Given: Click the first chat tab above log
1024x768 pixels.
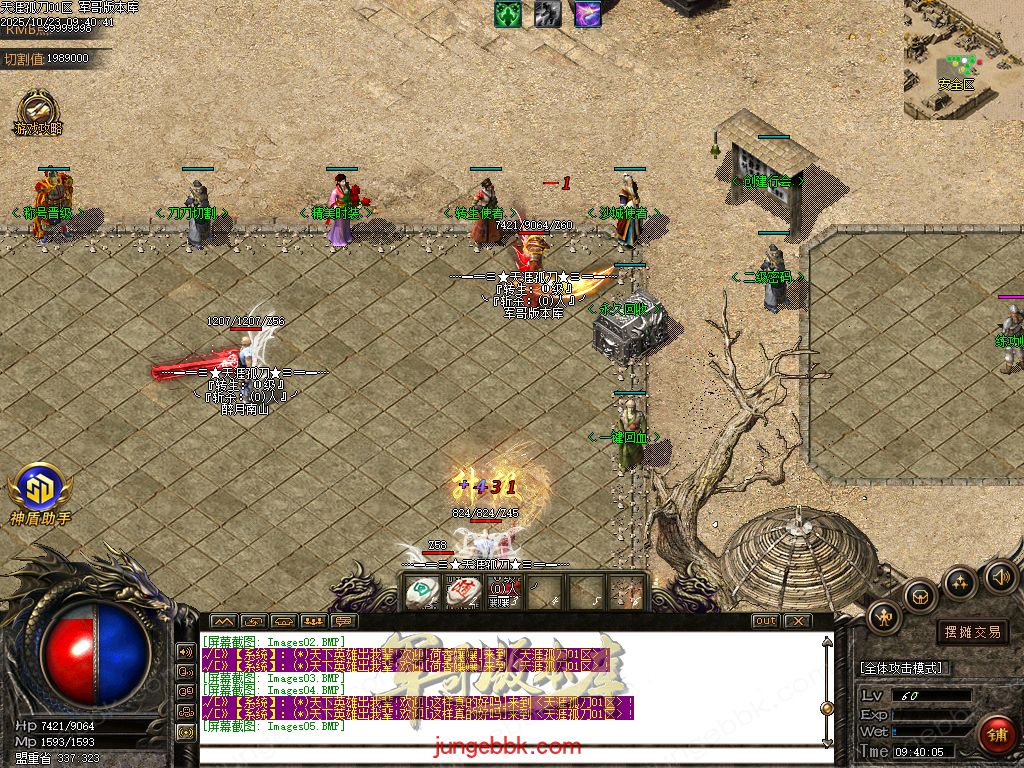Looking at the screenshot, I should (x=223, y=621).
